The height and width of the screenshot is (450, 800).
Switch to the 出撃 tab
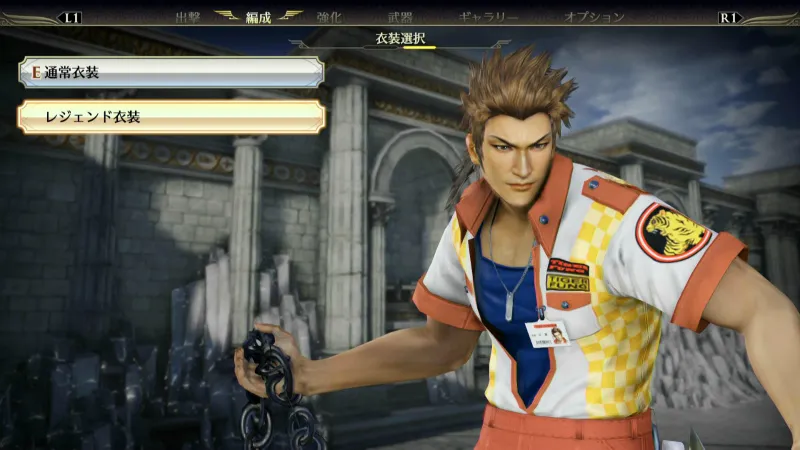click(x=188, y=17)
